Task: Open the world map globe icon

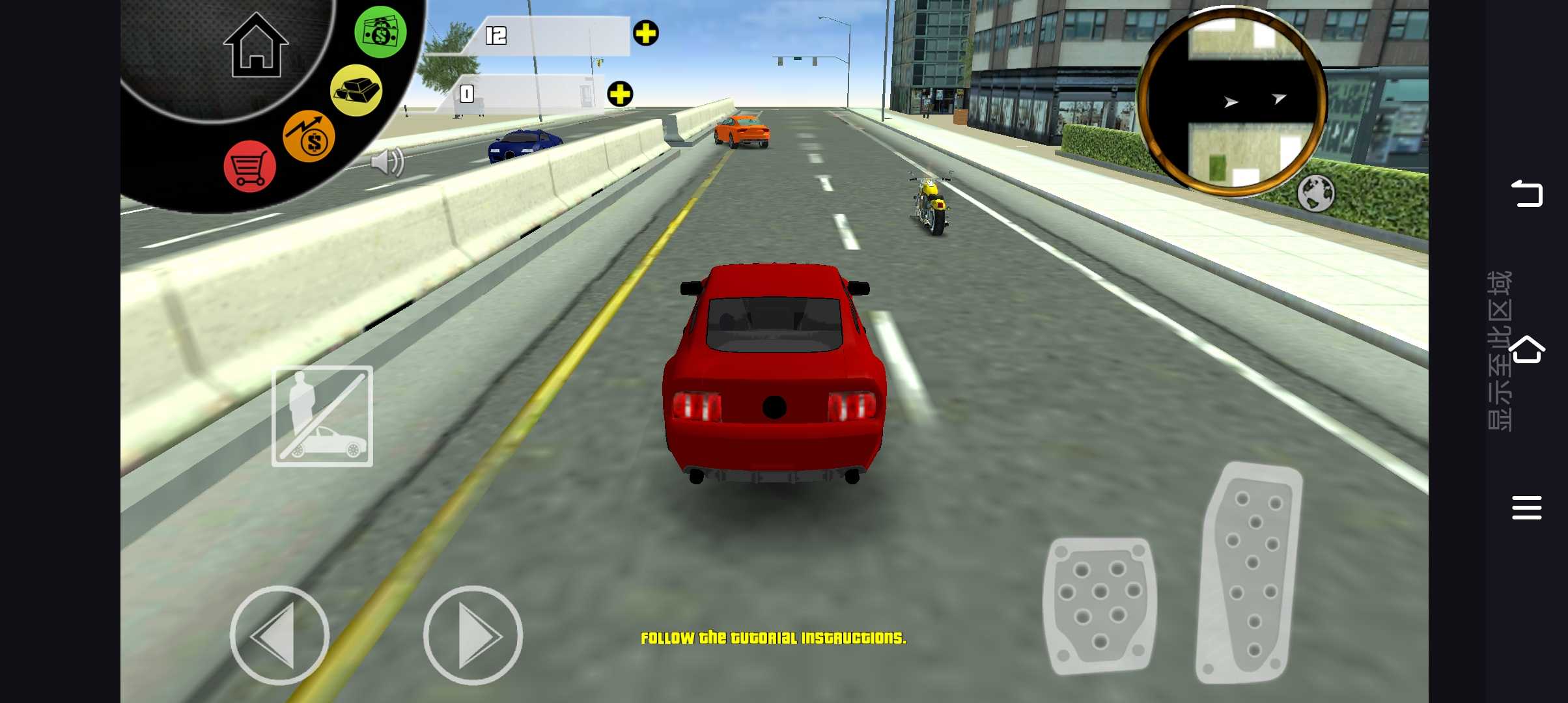Action: tap(1315, 193)
